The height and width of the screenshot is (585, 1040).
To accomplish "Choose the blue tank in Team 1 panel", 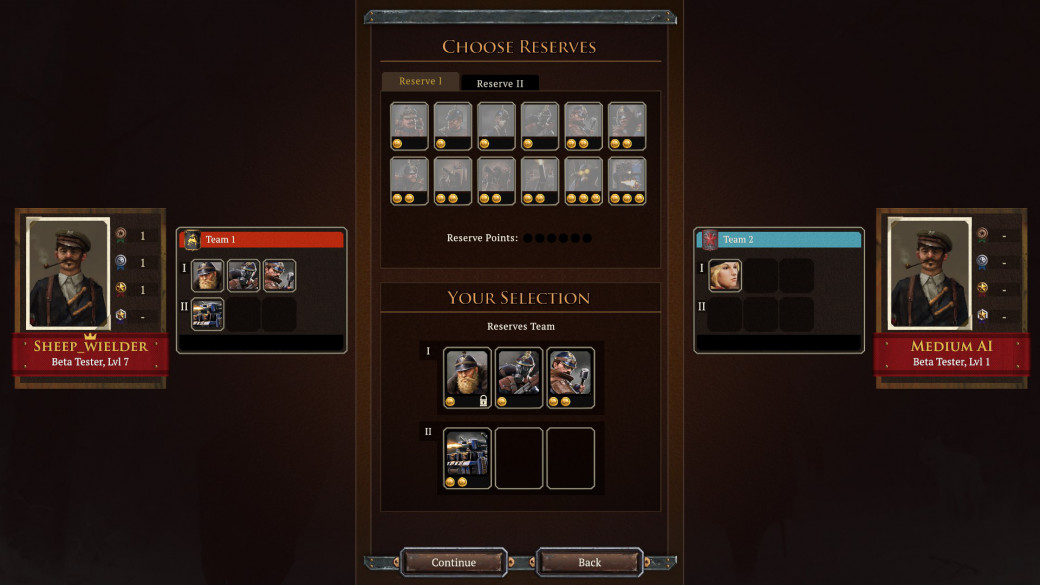I will point(208,314).
